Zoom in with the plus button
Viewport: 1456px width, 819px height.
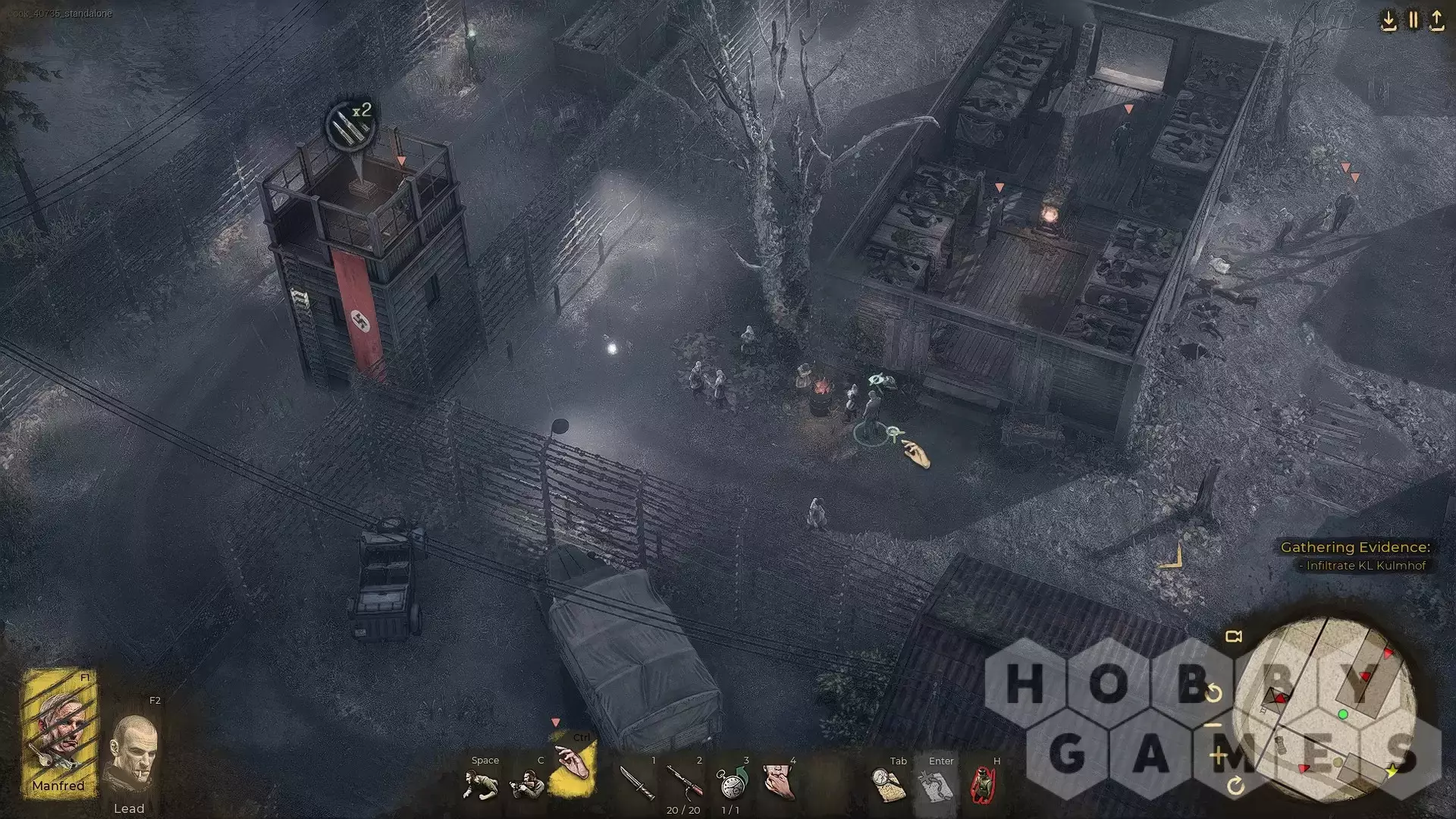click(1219, 755)
